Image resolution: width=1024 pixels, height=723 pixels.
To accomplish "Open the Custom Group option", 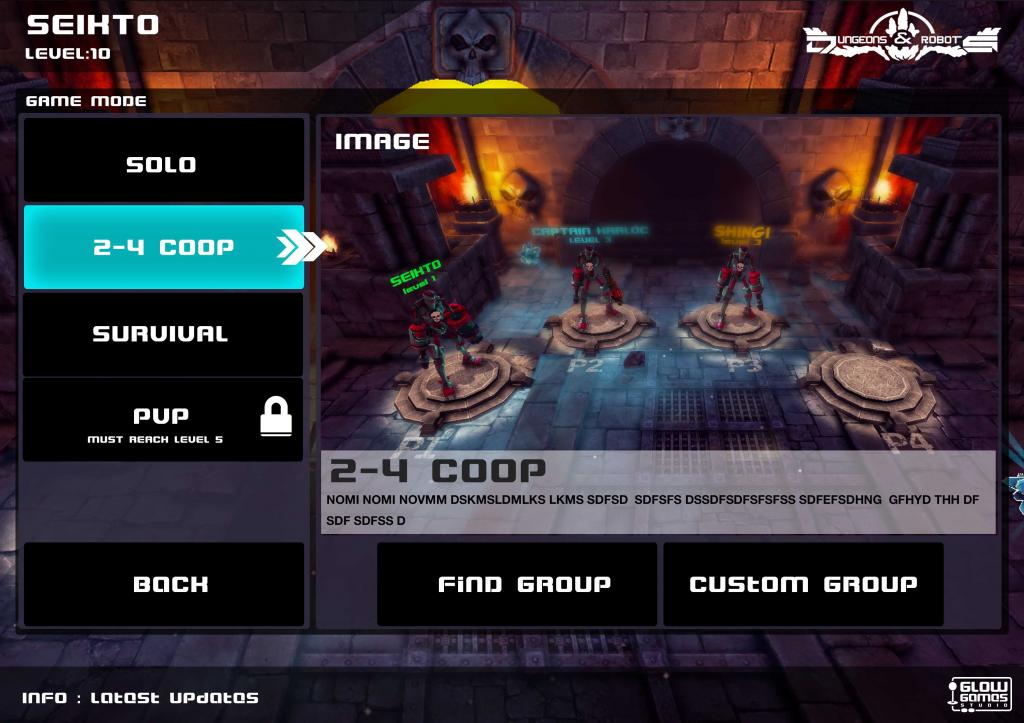I will 803,584.
